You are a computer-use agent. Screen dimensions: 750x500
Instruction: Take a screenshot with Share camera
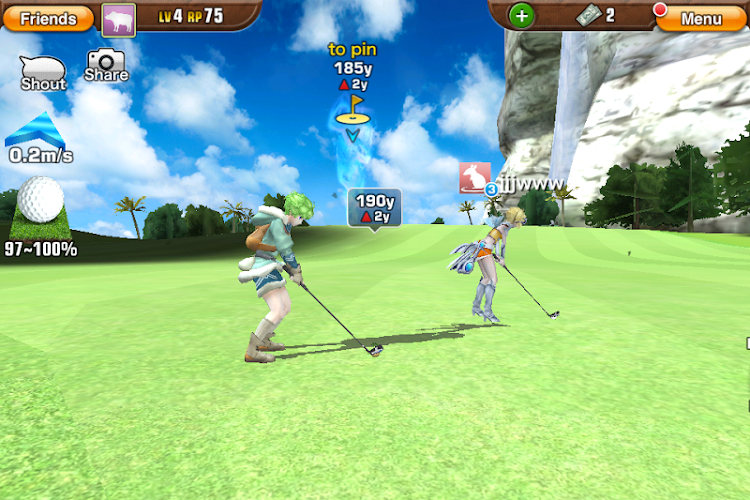(x=106, y=66)
